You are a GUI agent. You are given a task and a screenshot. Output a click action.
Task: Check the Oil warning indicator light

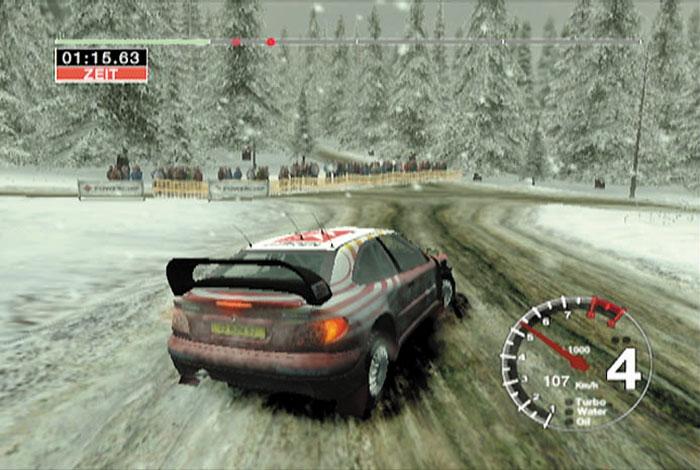[570, 420]
